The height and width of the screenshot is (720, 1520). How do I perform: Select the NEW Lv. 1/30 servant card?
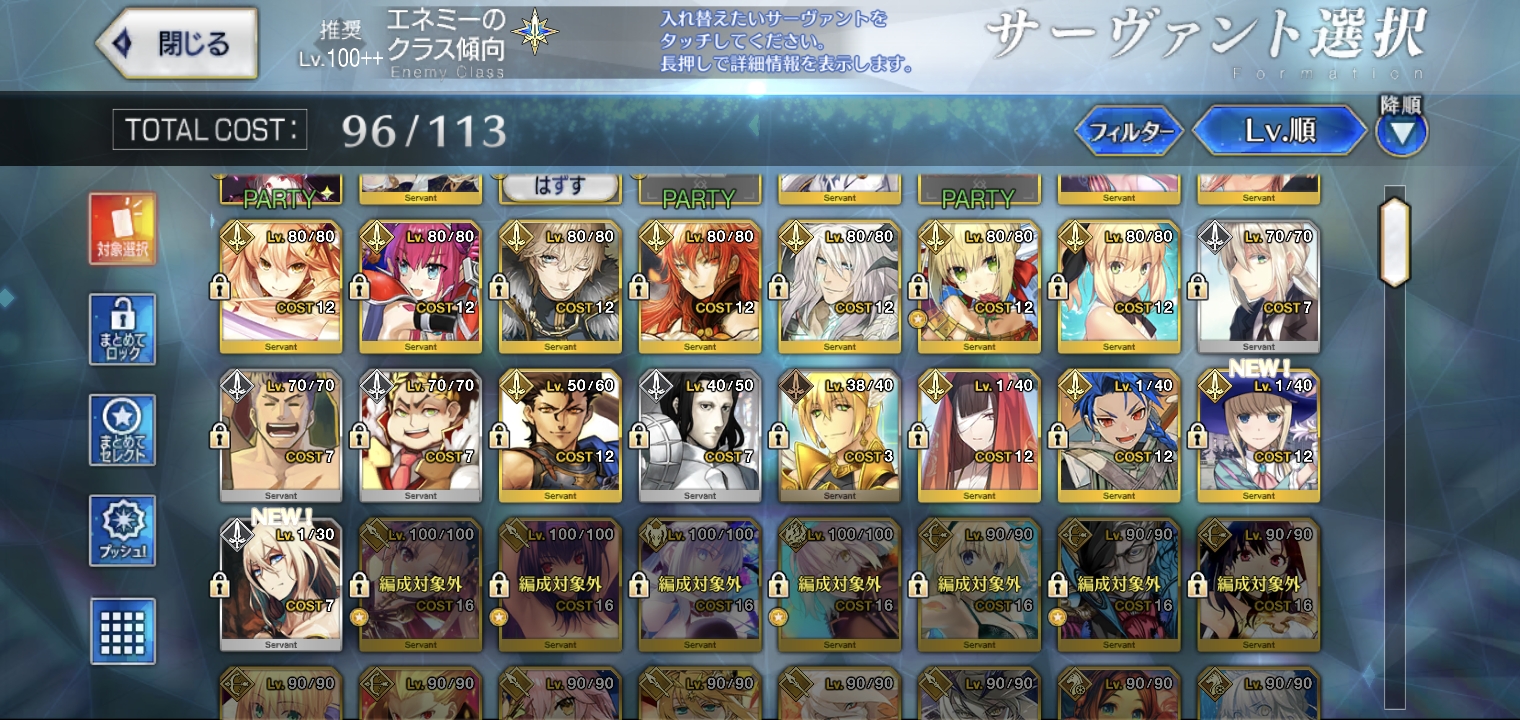tap(281, 585)
